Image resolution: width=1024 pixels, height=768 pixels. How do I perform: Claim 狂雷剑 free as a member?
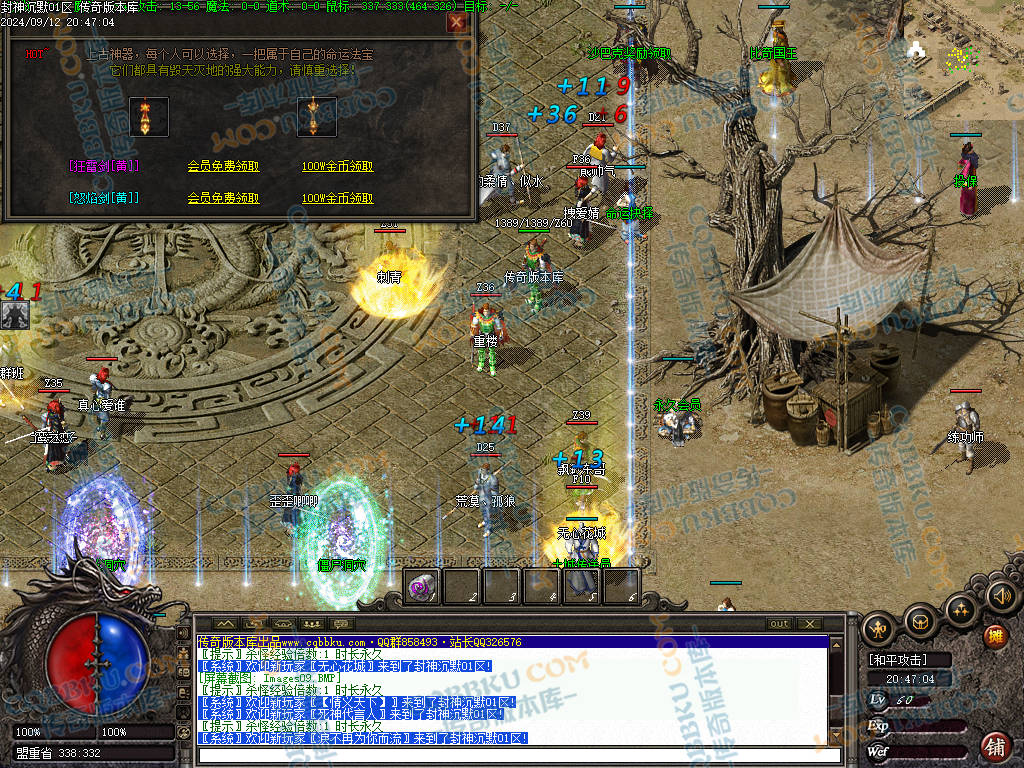[x=223, y=166]
